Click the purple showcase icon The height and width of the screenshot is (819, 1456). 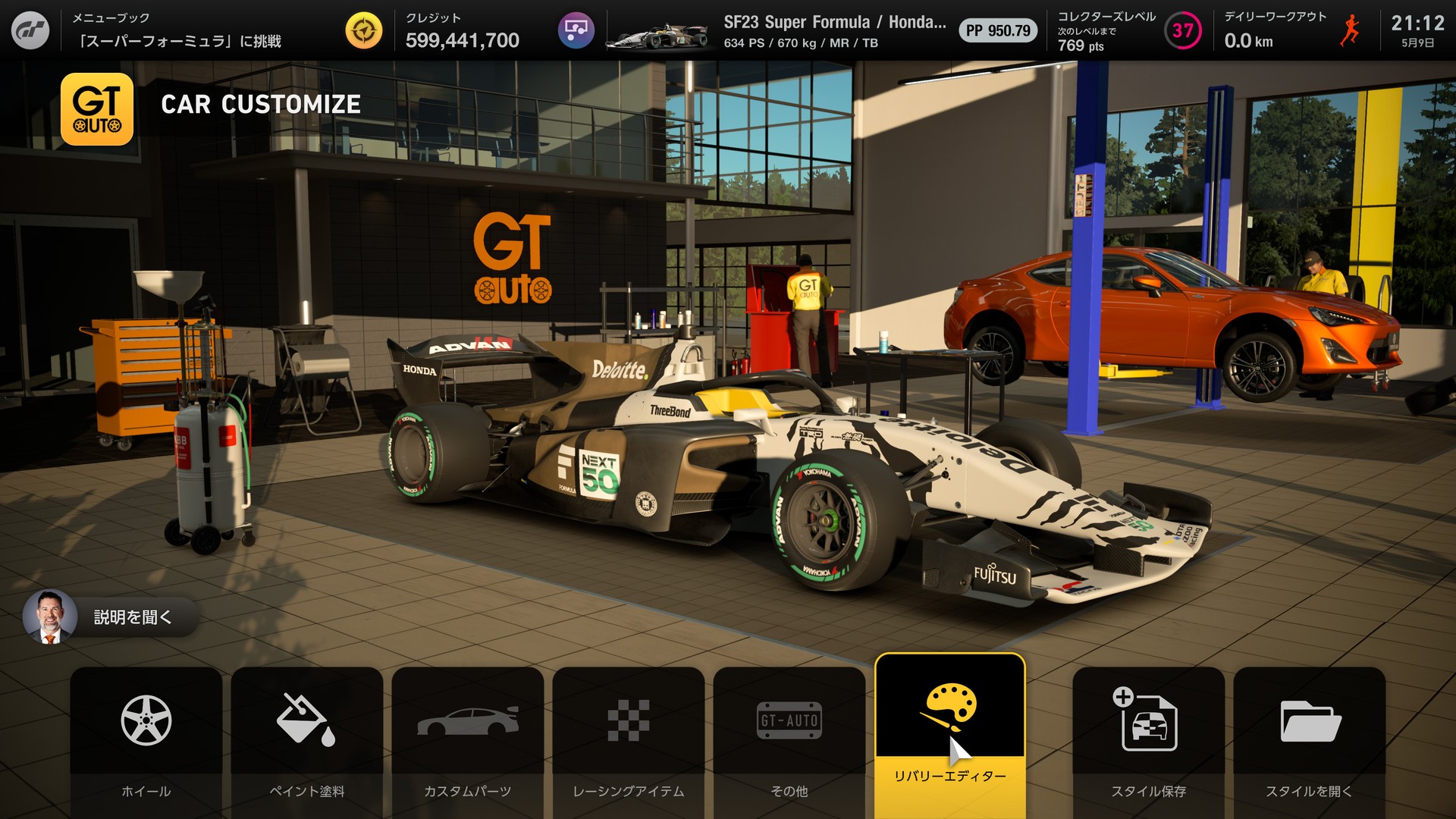click(576, 30)
